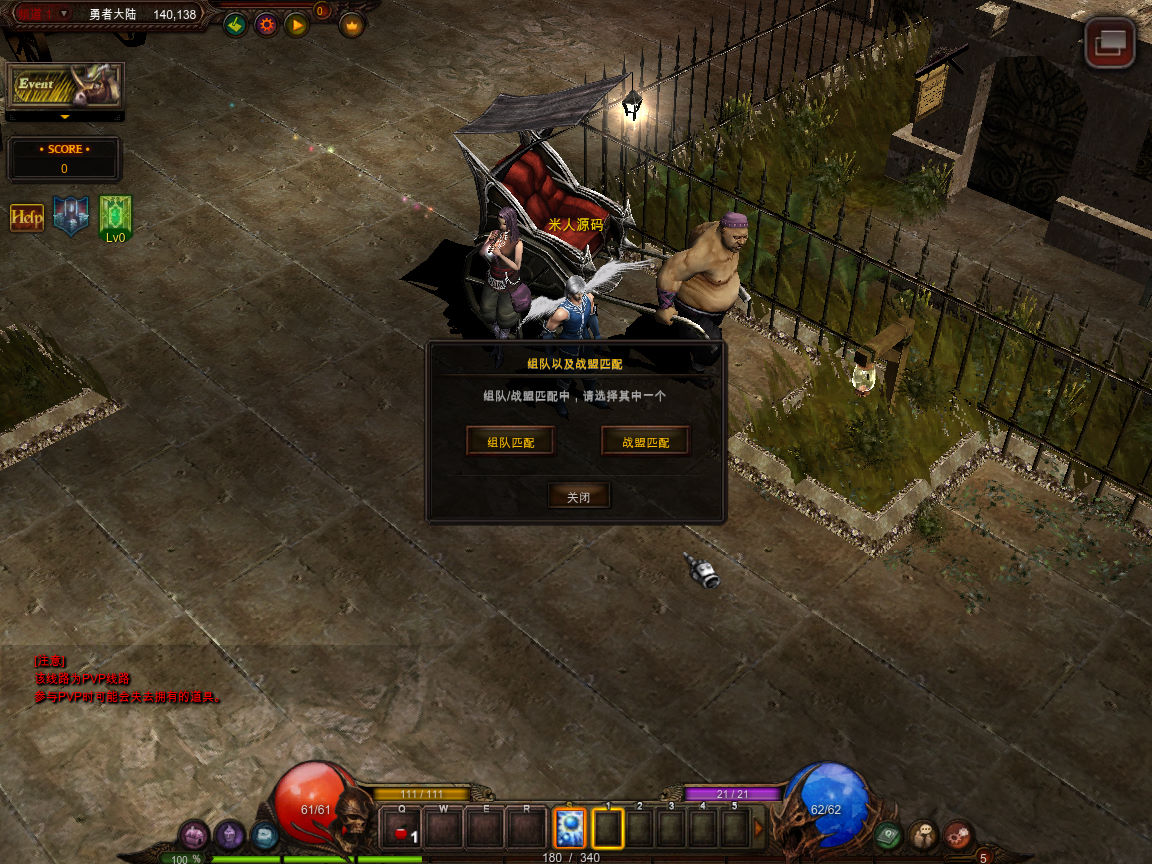Open the orange gear settings icon

(x=266, y=25)
